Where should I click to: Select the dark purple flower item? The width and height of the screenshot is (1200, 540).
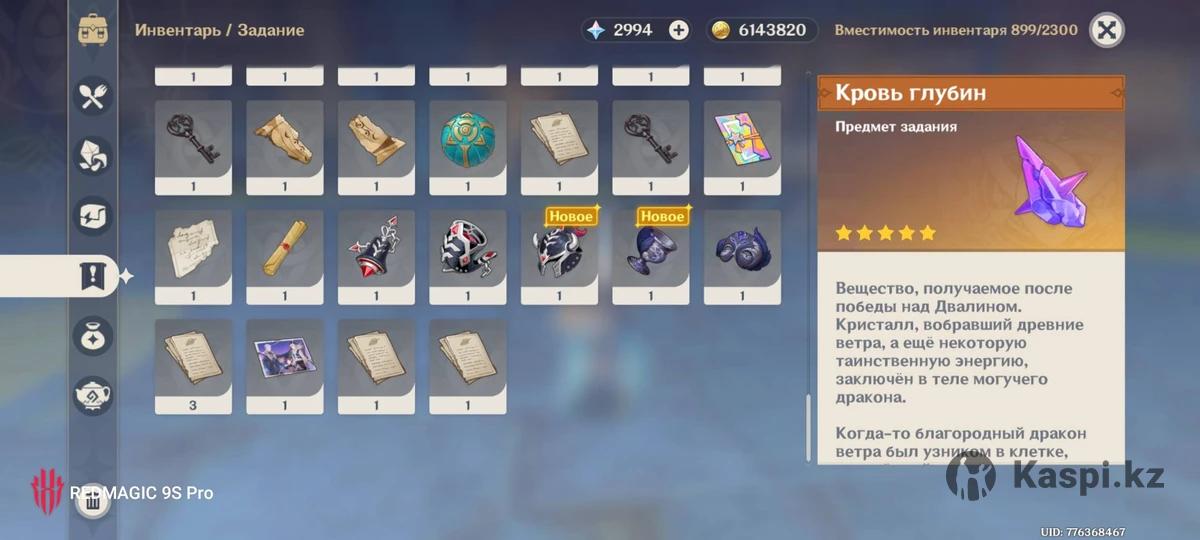point(743,250)
